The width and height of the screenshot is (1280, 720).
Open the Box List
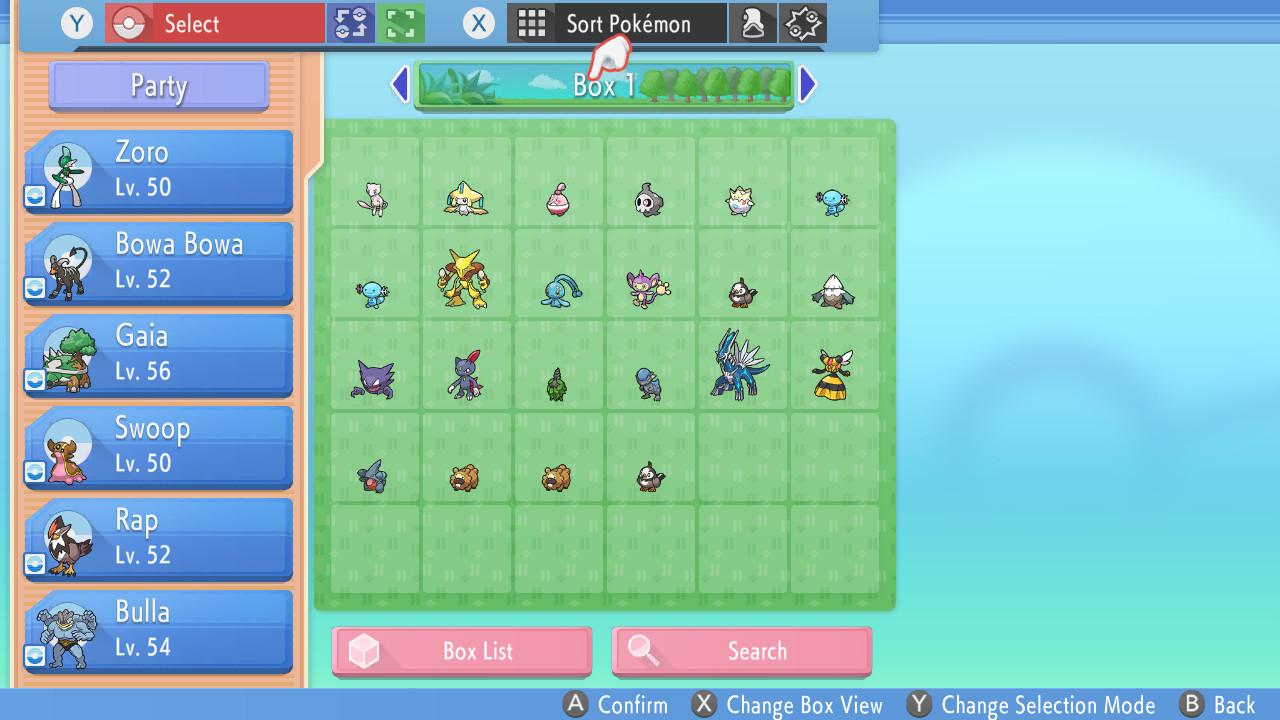click(461, 651)
